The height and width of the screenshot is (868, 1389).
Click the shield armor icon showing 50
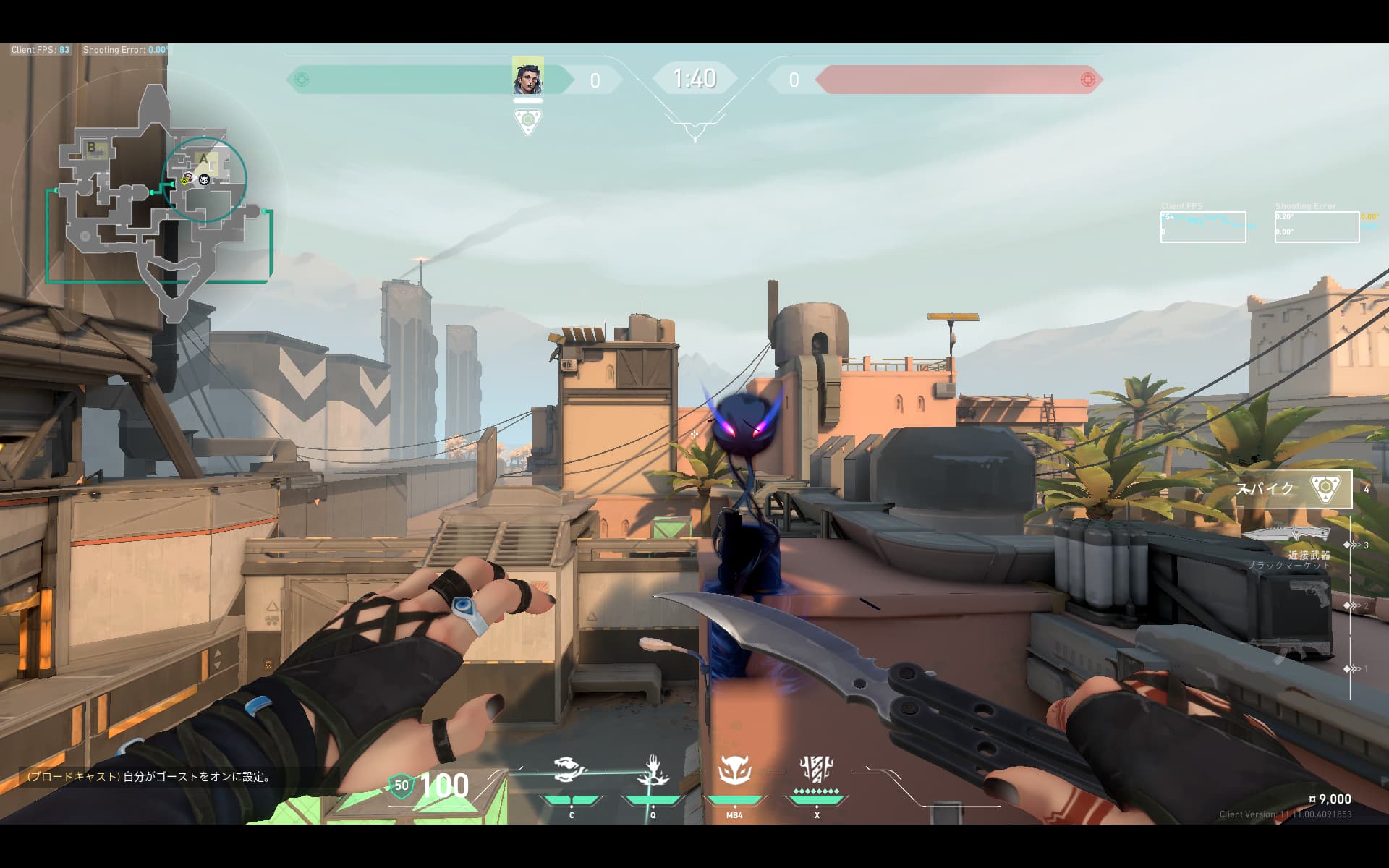[401, 786]
